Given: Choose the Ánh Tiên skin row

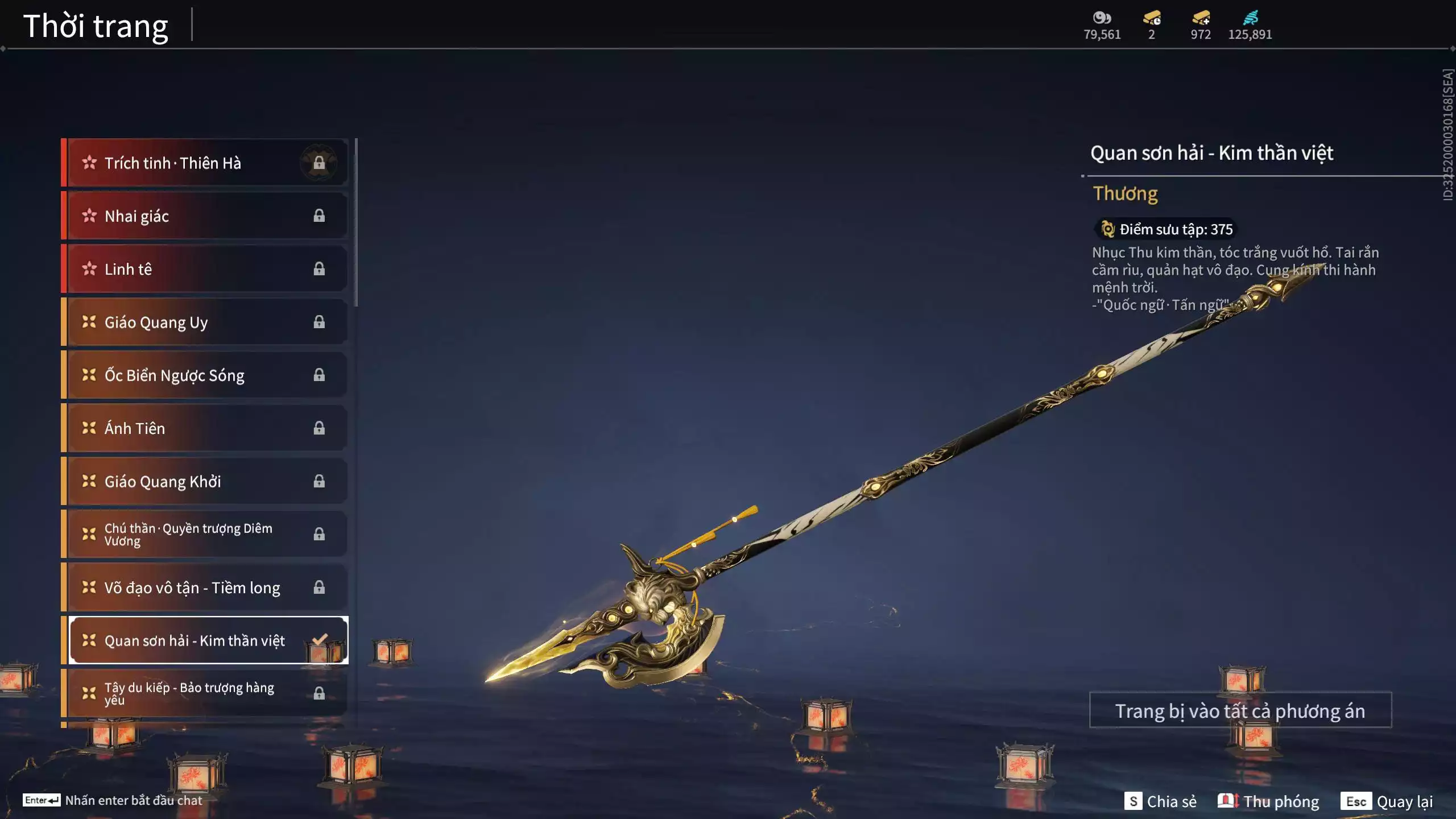Looking at the screenshot, I should coord(205,428).
